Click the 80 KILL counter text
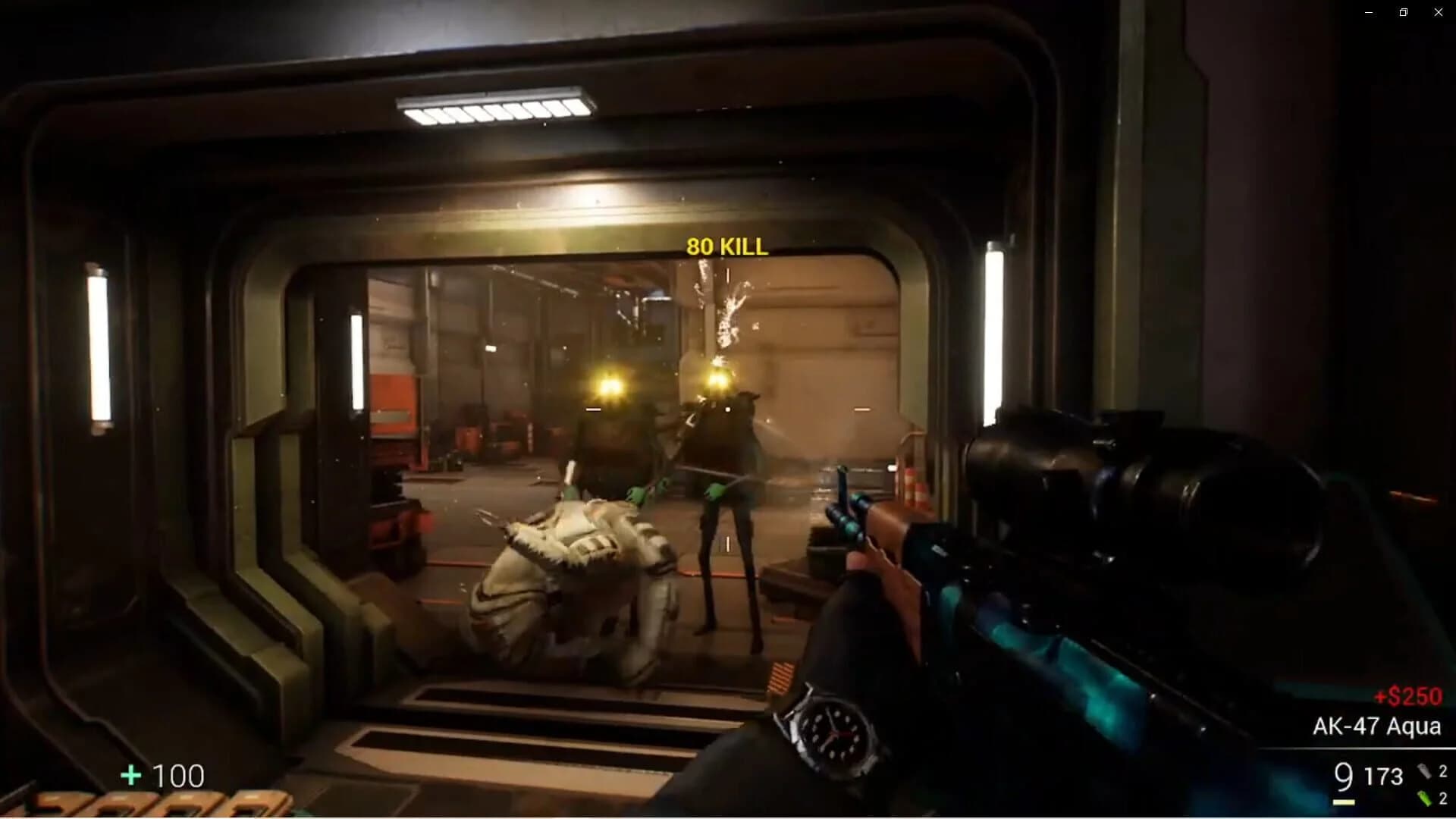Screen dimensions: 1456x819 pyautogui.click(x=726, y=246)
